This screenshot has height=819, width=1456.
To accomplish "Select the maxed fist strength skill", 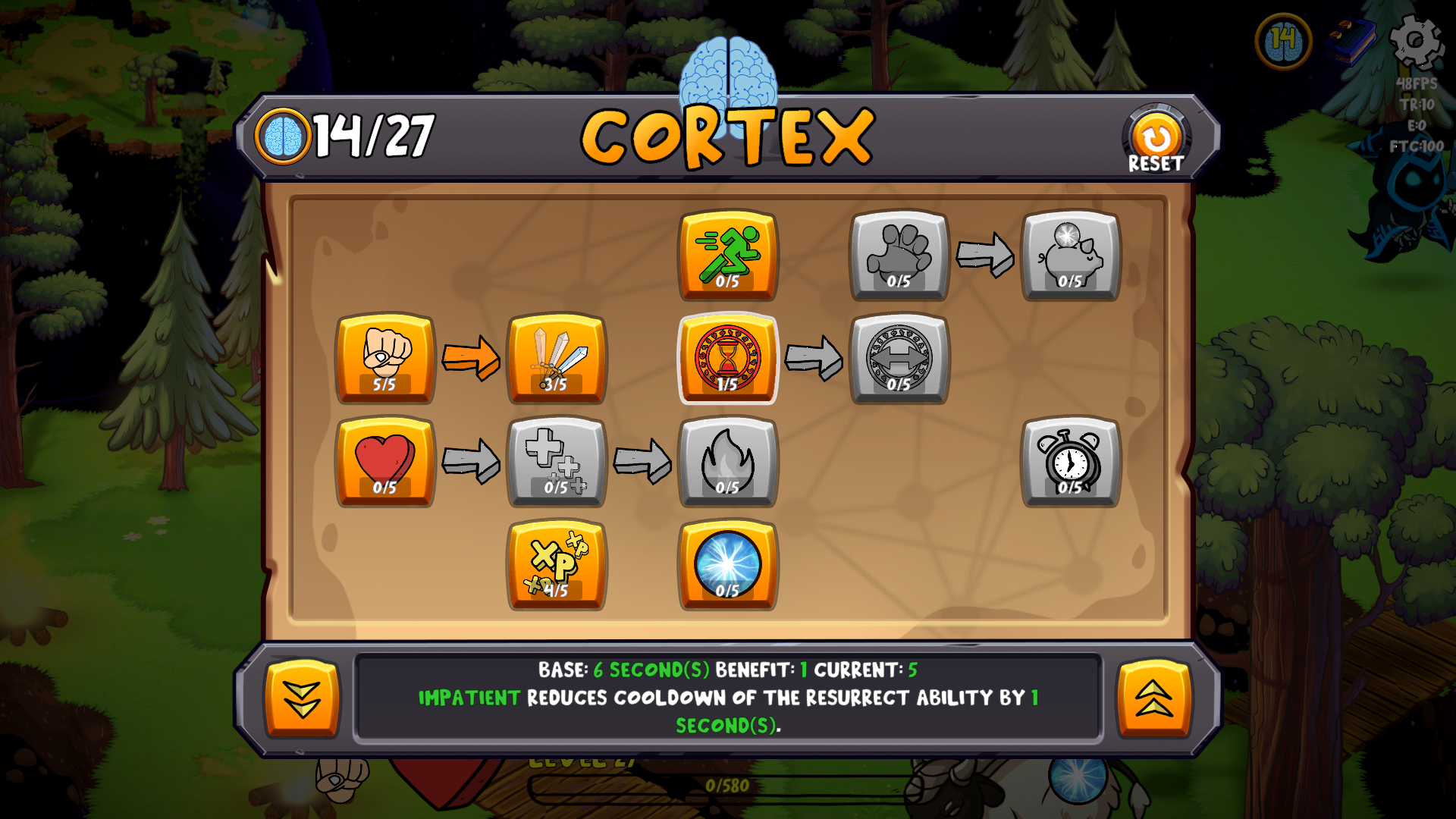I will [x=385, y=357].
